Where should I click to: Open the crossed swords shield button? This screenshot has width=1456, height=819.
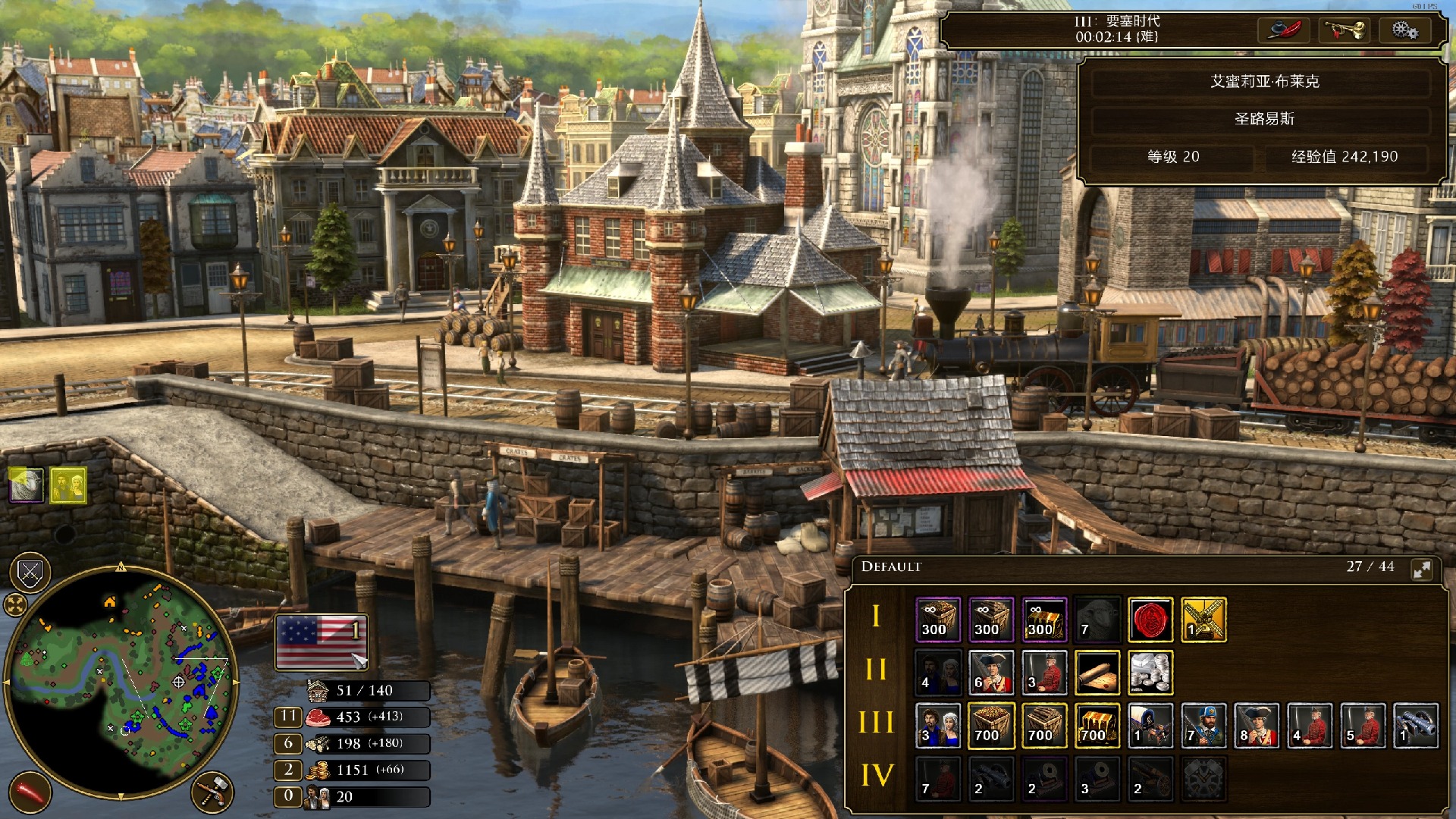tap(30, 573)
